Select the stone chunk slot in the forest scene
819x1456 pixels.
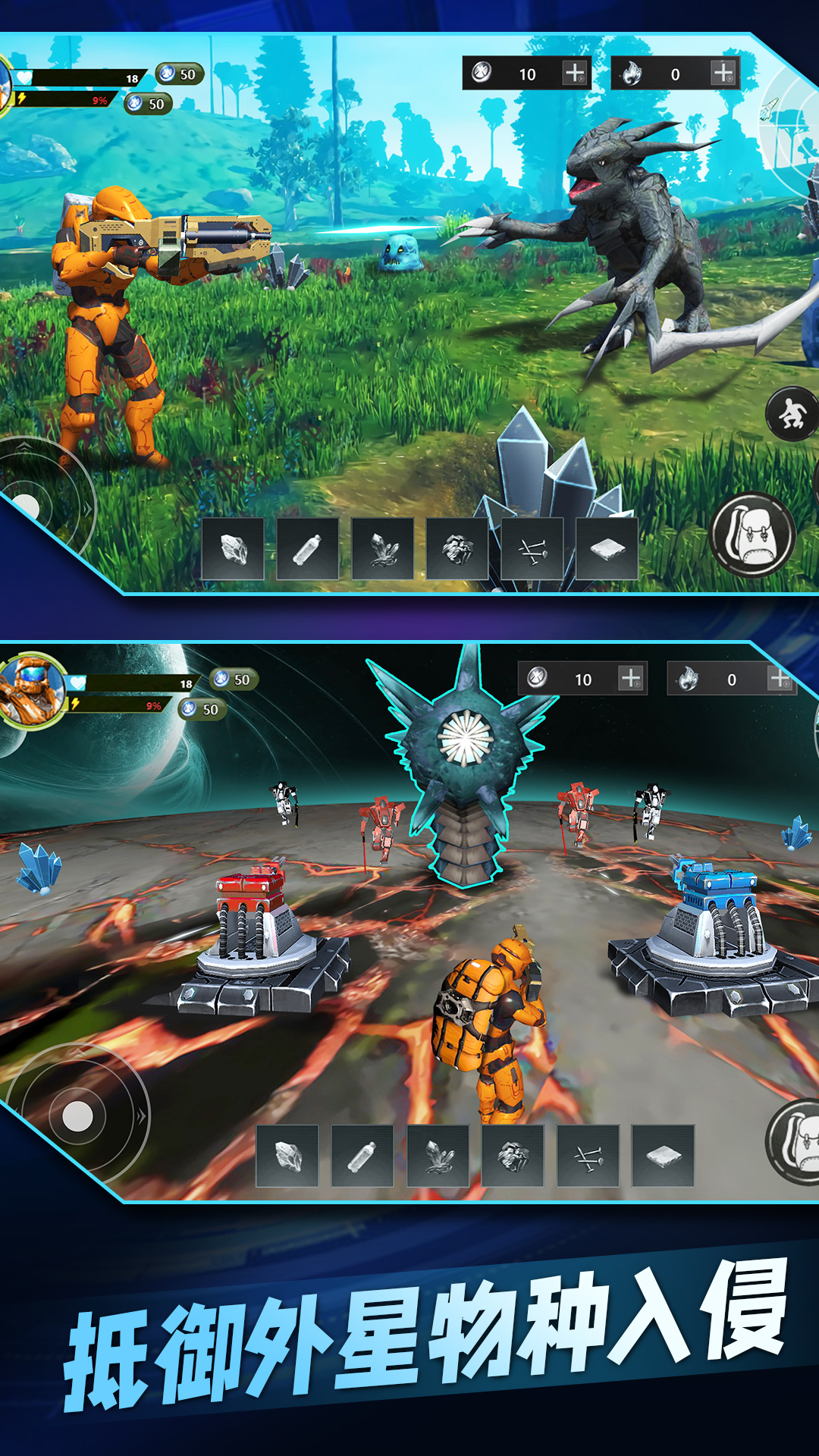pyautogui.click(x=234, y=549)
